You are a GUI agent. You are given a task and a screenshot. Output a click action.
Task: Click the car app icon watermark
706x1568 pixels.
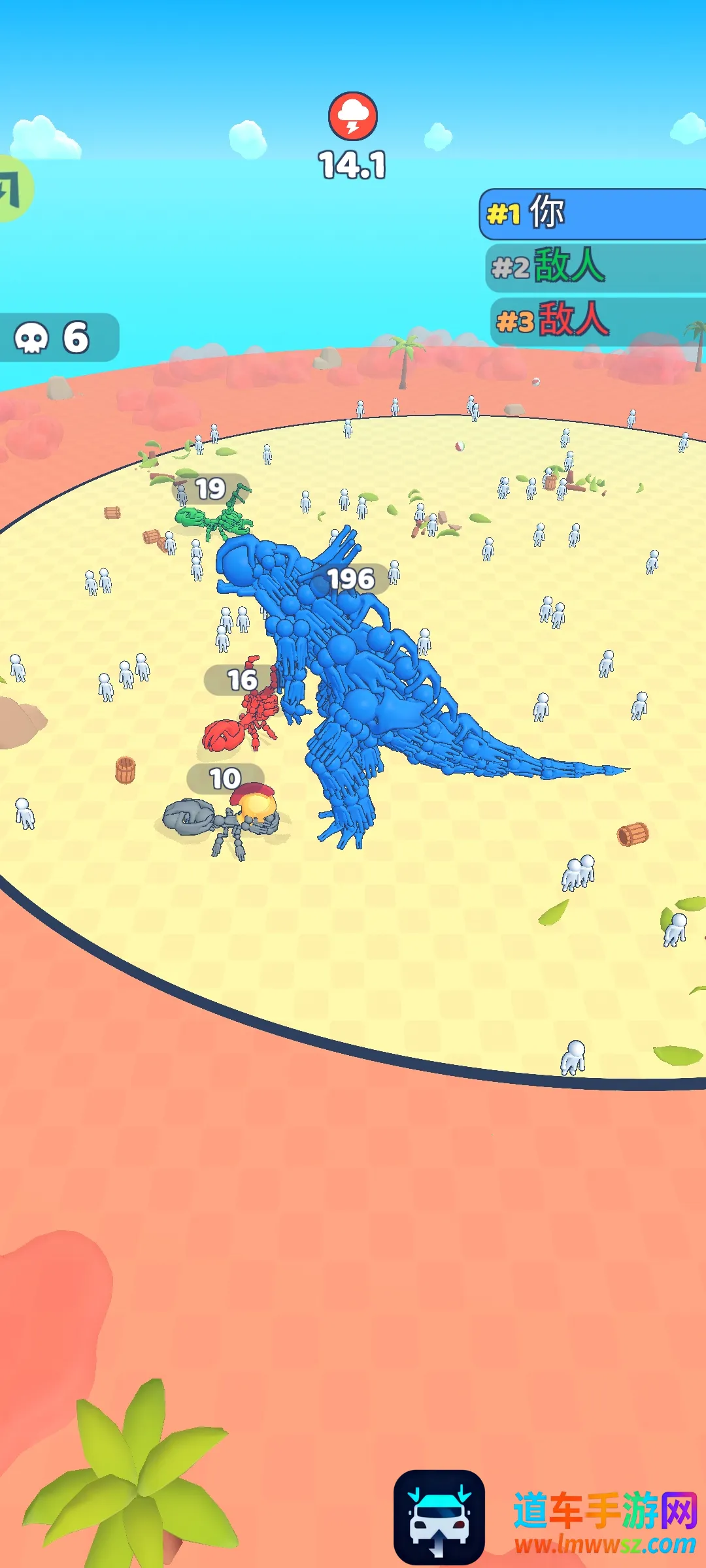[439, 1517]
